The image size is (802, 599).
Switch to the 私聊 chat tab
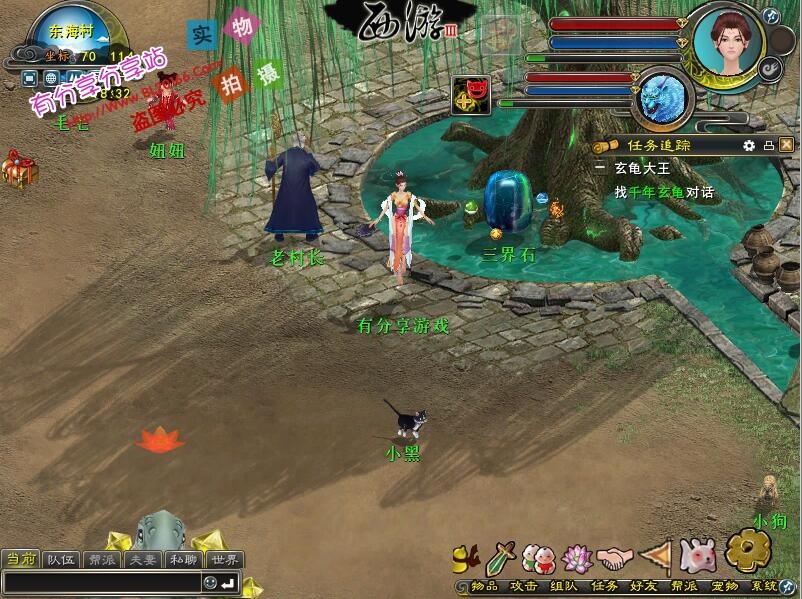click(x=182, y=560)
